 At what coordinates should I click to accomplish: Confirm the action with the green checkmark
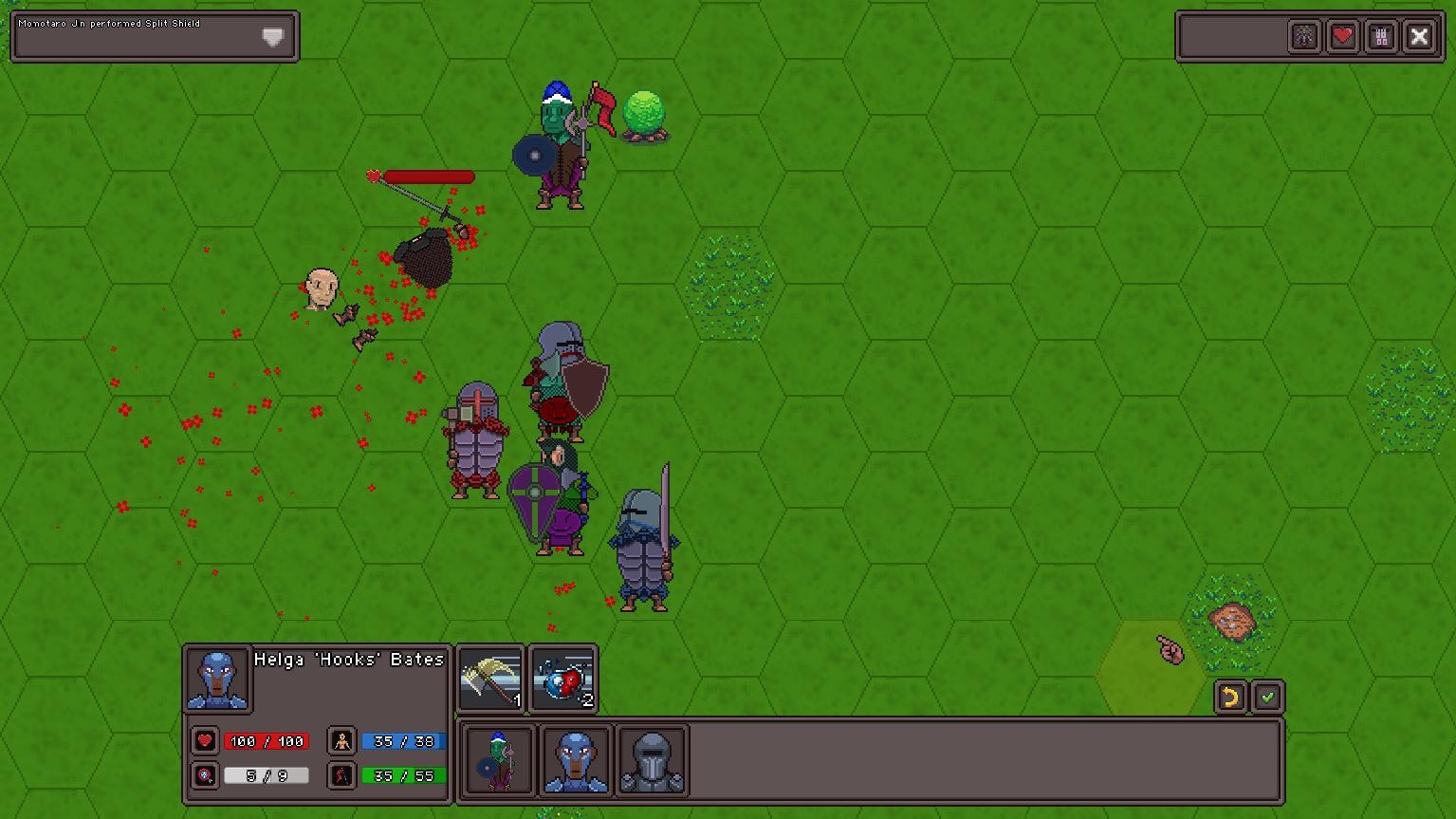(x=1269, y=698)
